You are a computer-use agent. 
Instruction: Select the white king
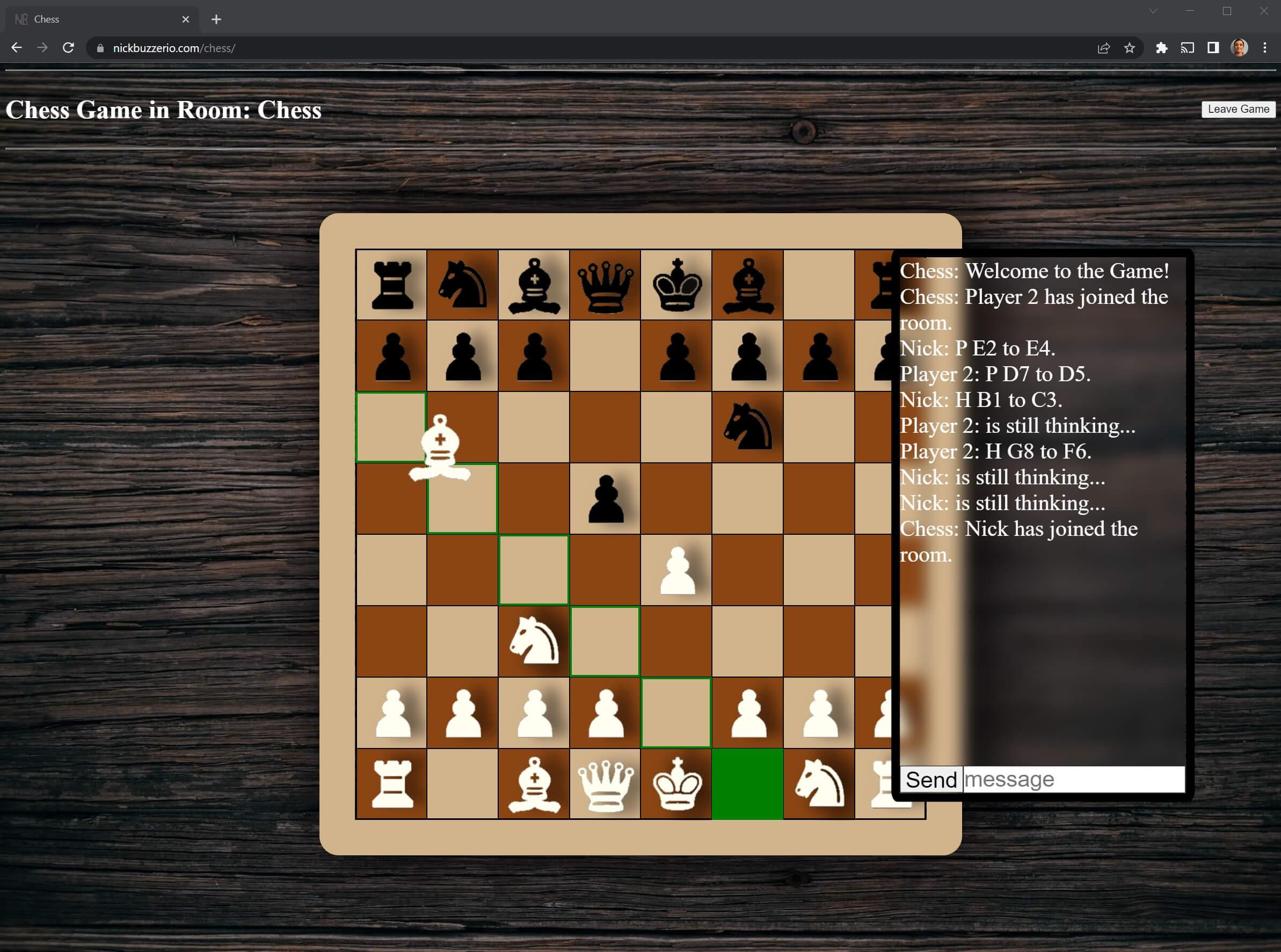676,784
